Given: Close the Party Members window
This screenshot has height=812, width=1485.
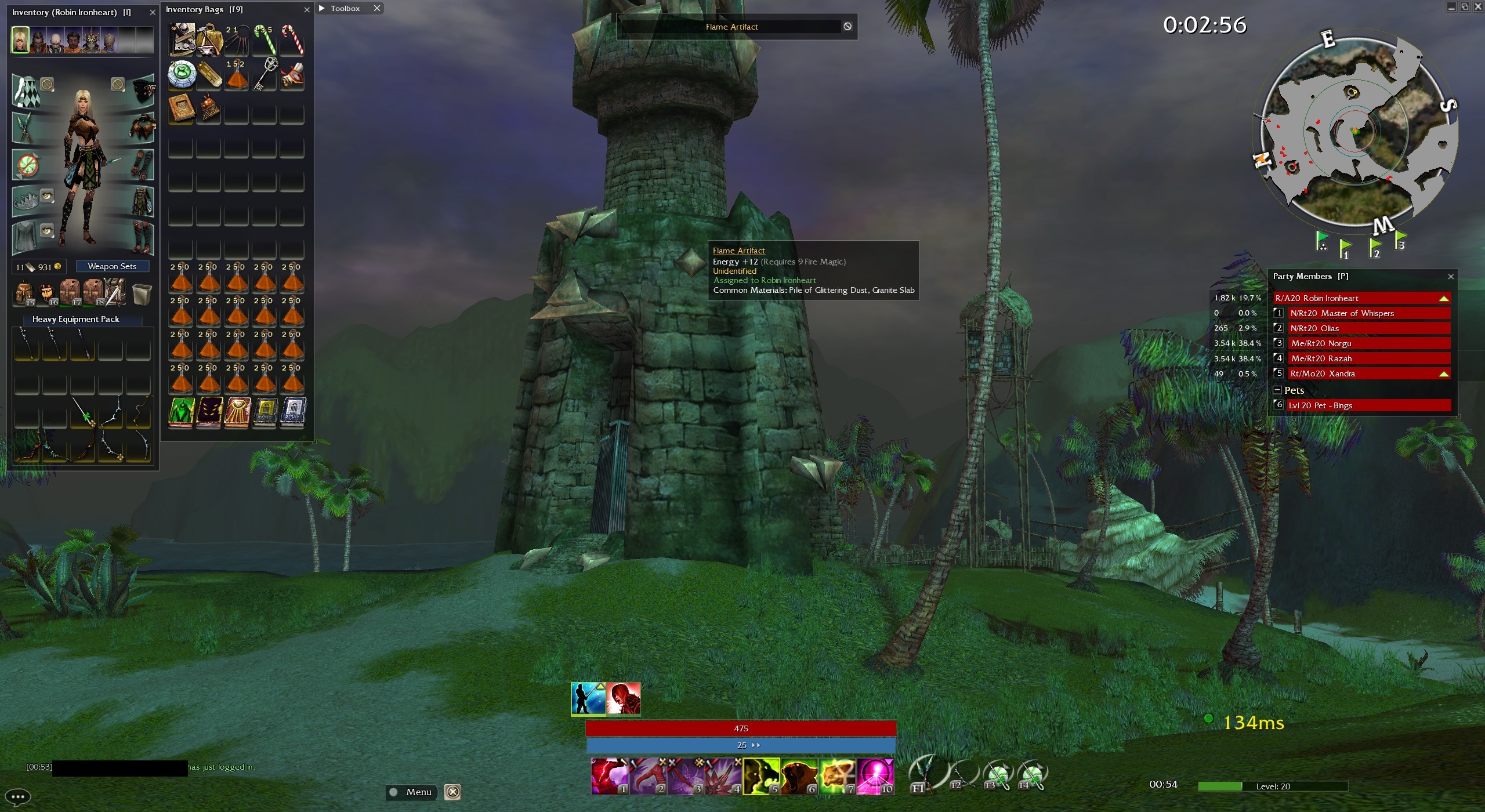Looking at the screenshot, I should (1451, 277).
